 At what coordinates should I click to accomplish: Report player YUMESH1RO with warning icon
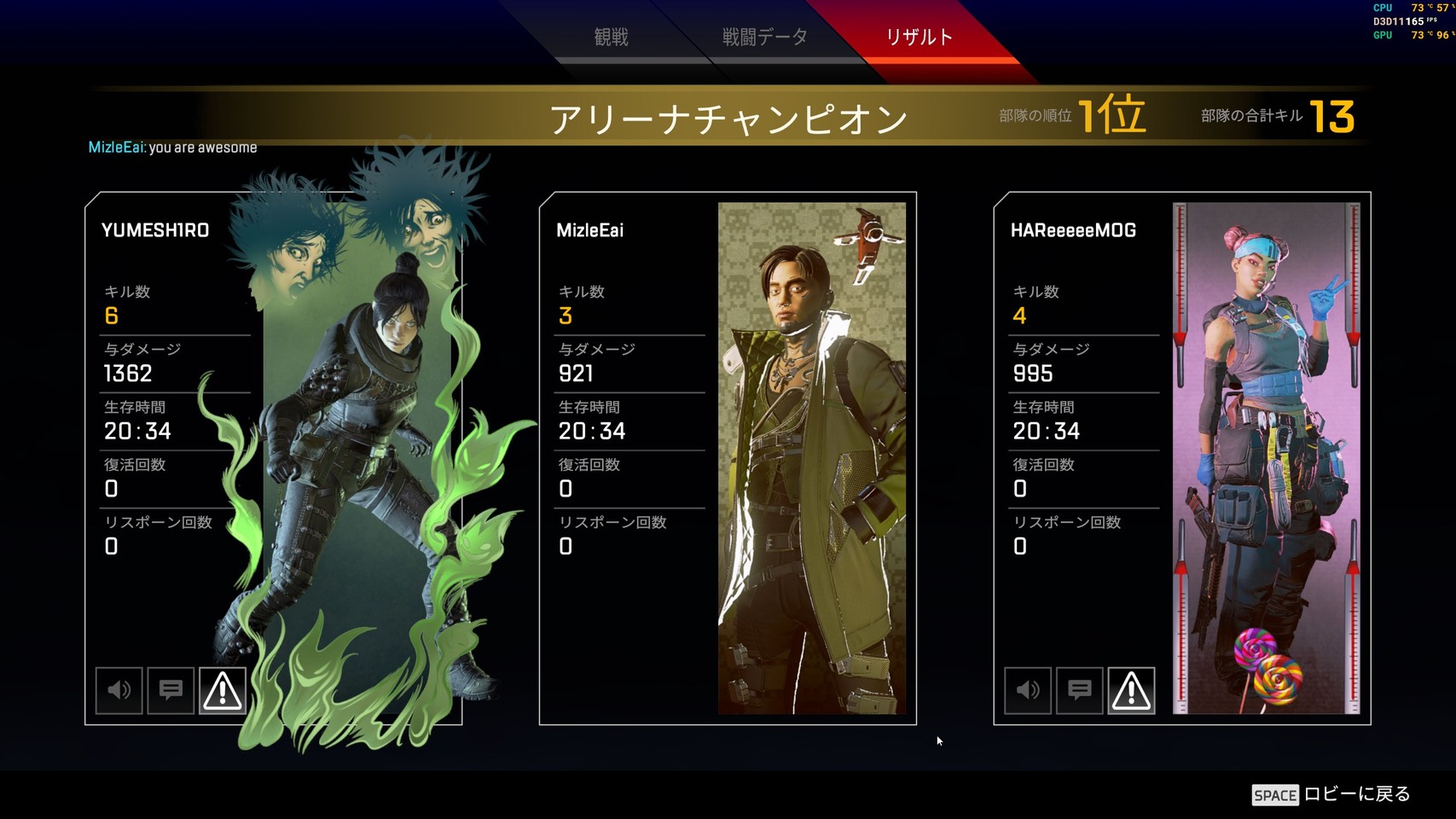pyautogui.click(x=223, y=690)
